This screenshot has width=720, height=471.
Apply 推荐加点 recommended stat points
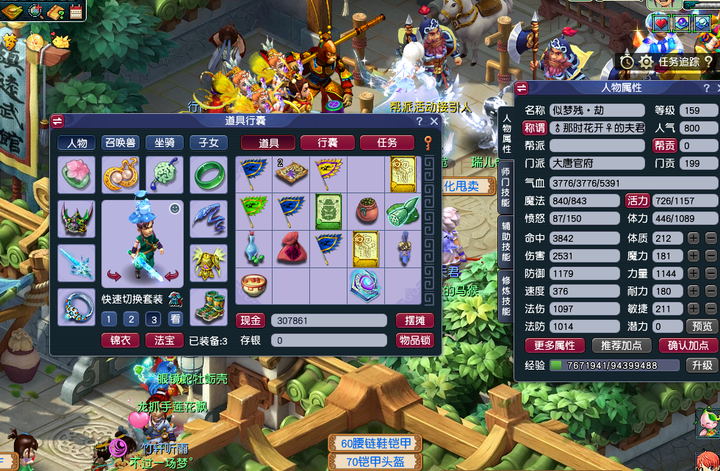pyautogui.click(x=619, y=346)
